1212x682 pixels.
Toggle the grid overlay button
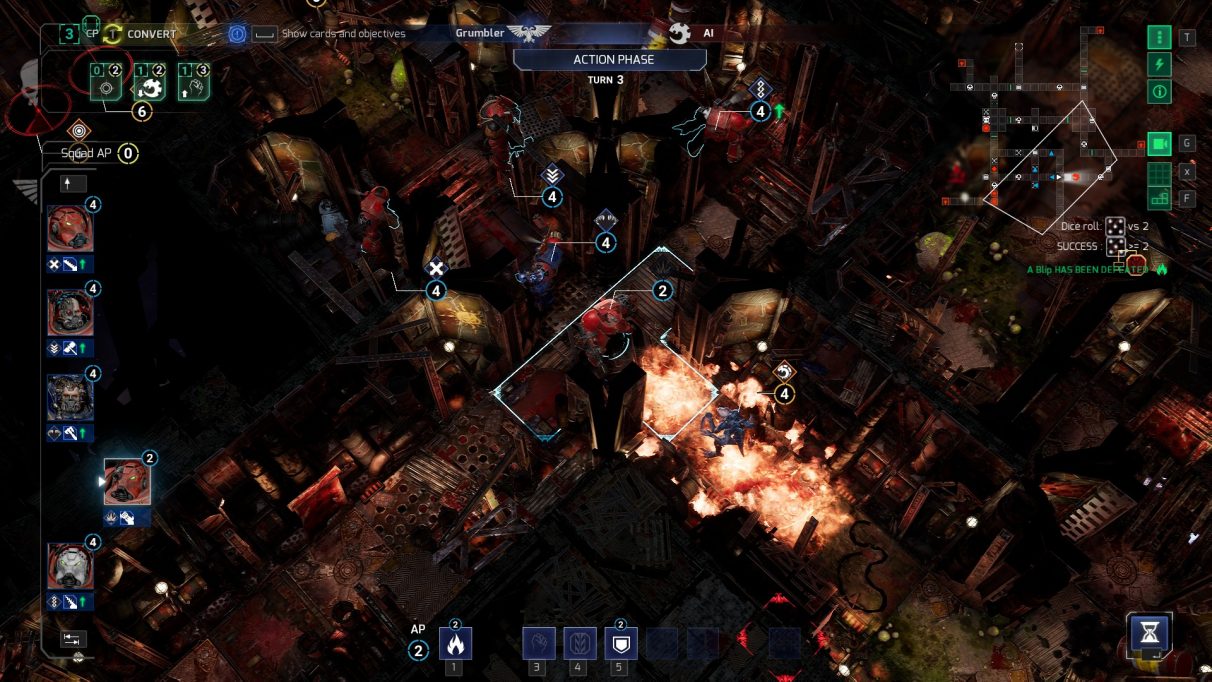pyautogui.click(x=1159, y=171)
